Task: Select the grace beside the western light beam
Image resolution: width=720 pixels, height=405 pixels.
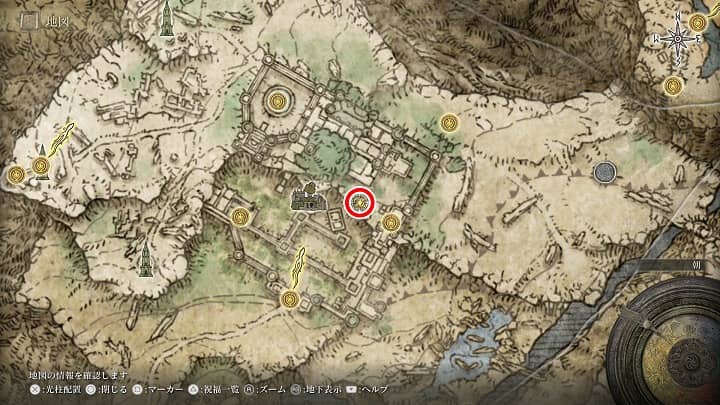Action: coord(41,166)
